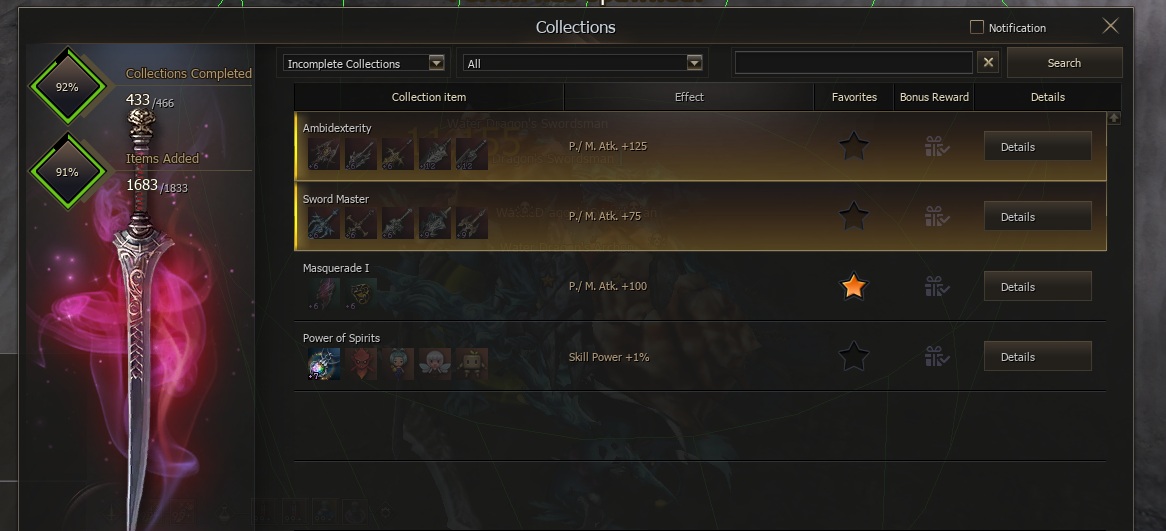The height and width of the screenshot is (531, 1166).
Task: Claim the Power of Spirits bonus reward icon
Action: point(936,357)
